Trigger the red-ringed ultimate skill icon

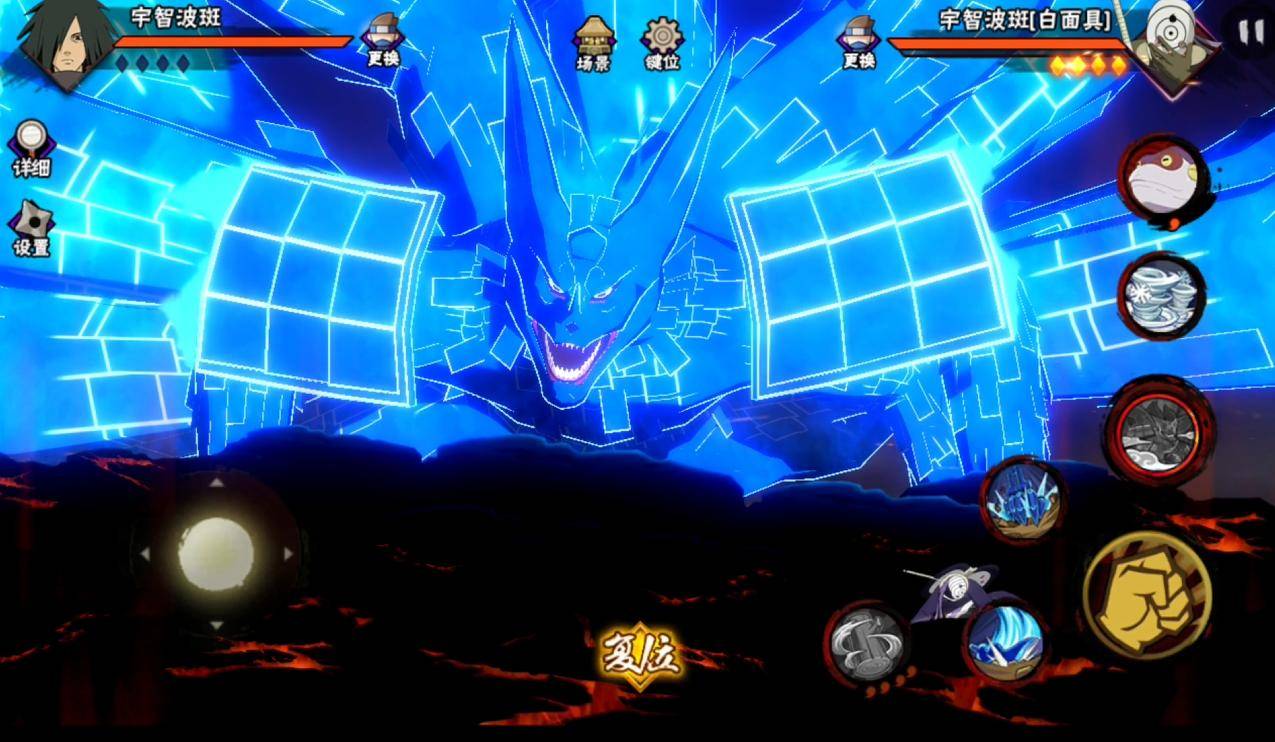click(x=1160, y=431)
